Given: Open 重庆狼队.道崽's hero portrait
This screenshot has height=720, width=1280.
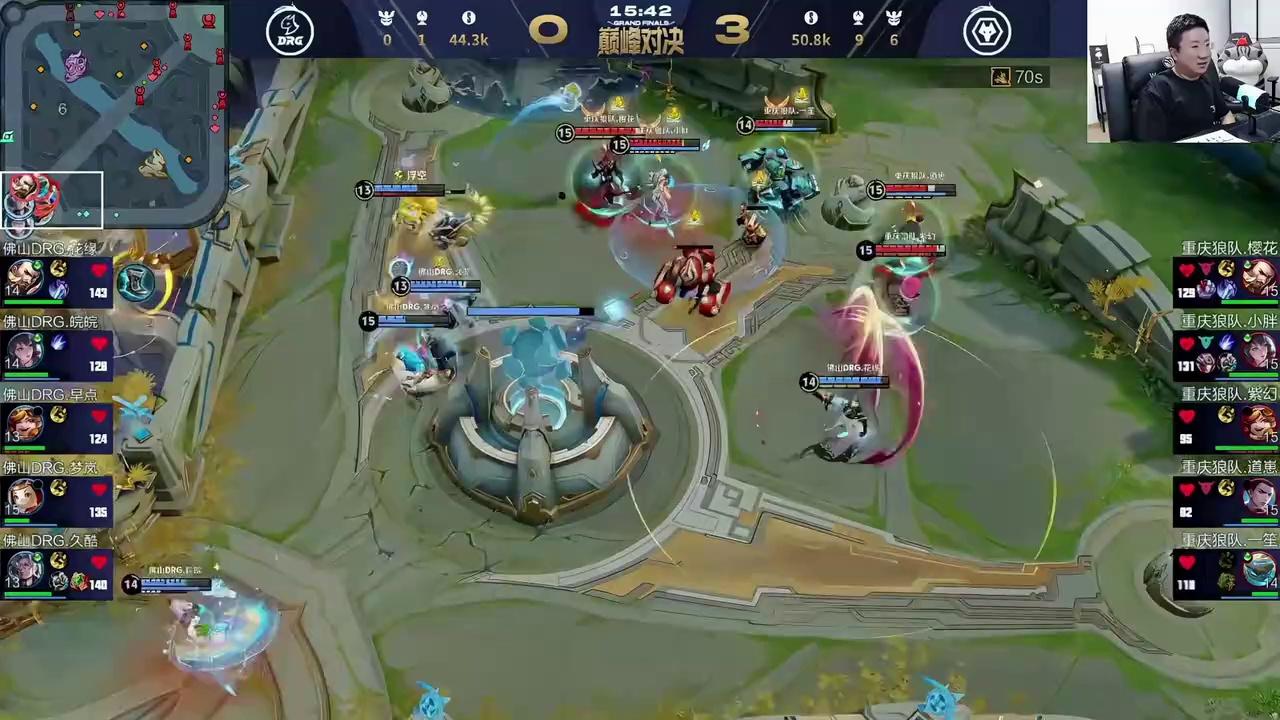Looking at the screenshot, I should [x=1258, y=497].
